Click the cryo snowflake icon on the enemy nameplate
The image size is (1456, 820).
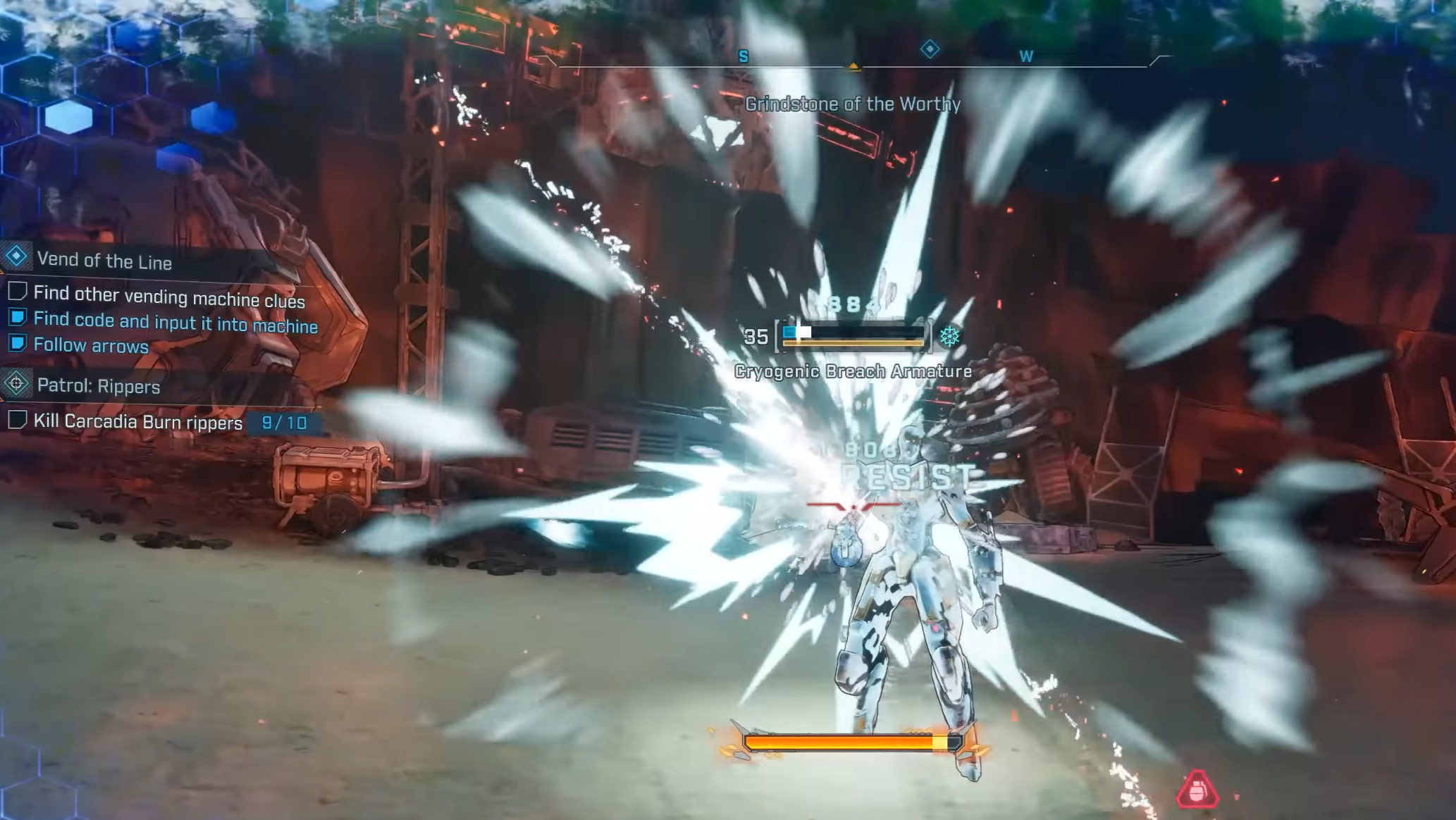[x=949, y=336]
